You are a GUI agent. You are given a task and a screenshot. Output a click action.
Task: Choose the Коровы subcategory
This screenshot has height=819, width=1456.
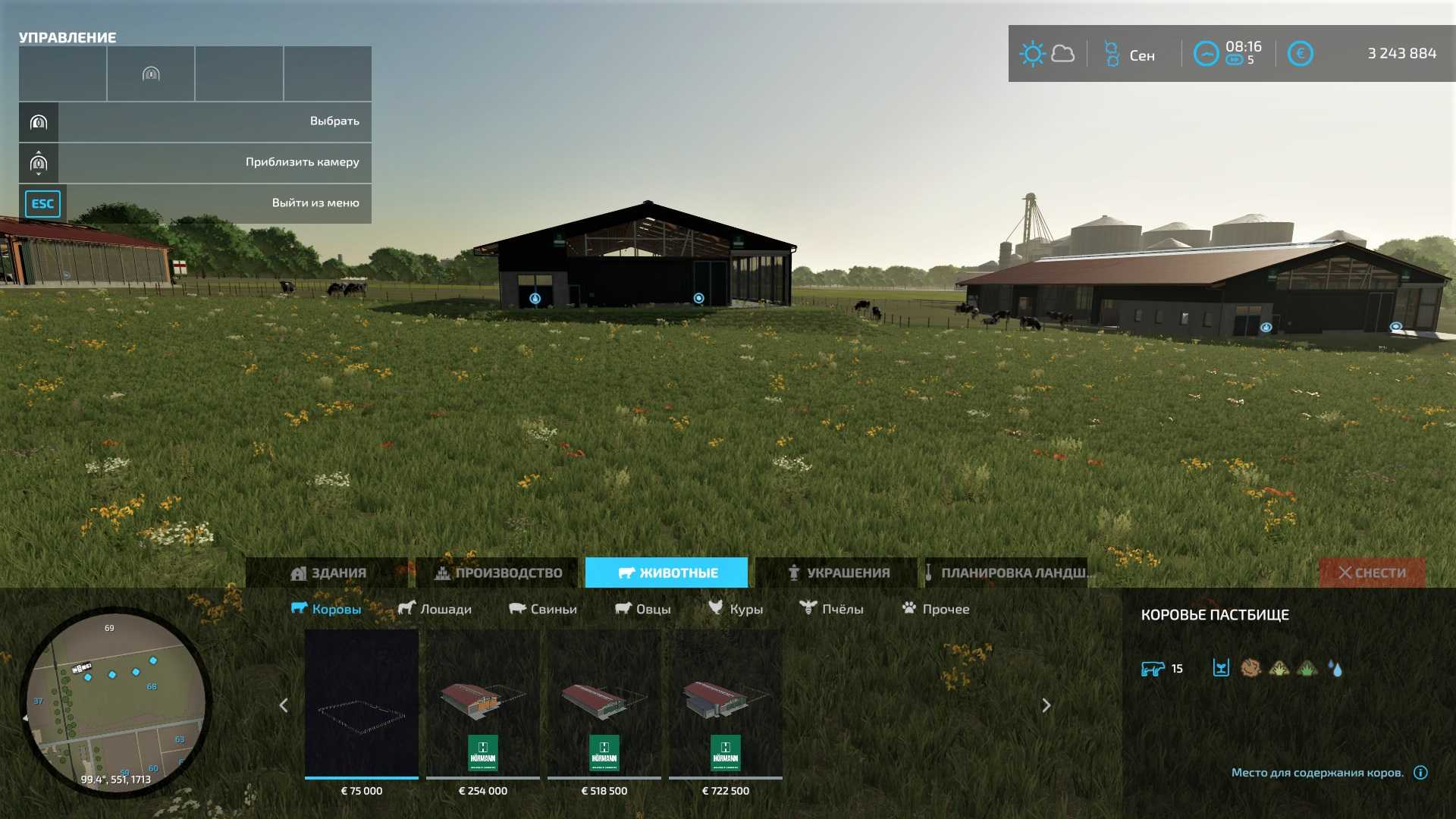326,609
